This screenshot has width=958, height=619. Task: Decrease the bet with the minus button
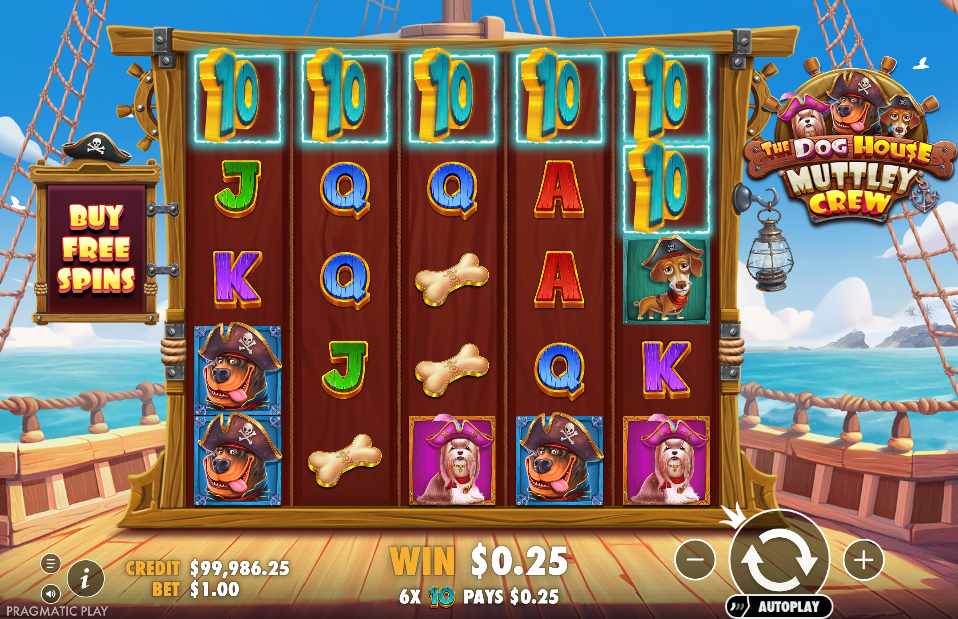click(695, 559)
